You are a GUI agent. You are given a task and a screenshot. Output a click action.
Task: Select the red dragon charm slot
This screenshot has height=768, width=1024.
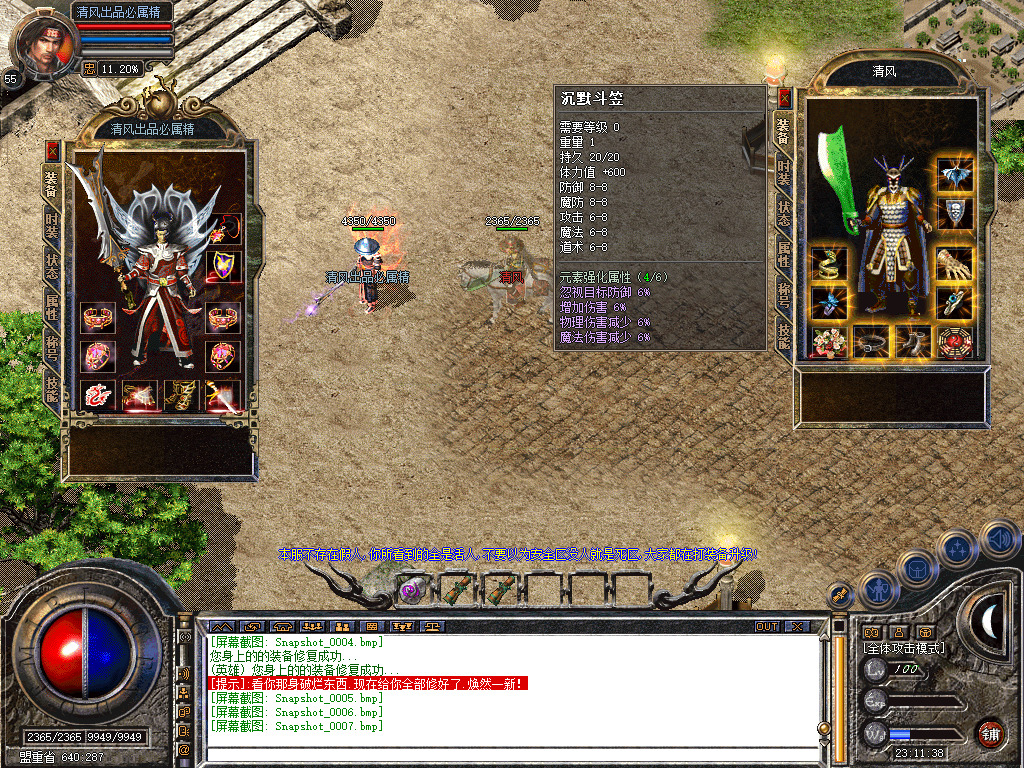[98, 396]
